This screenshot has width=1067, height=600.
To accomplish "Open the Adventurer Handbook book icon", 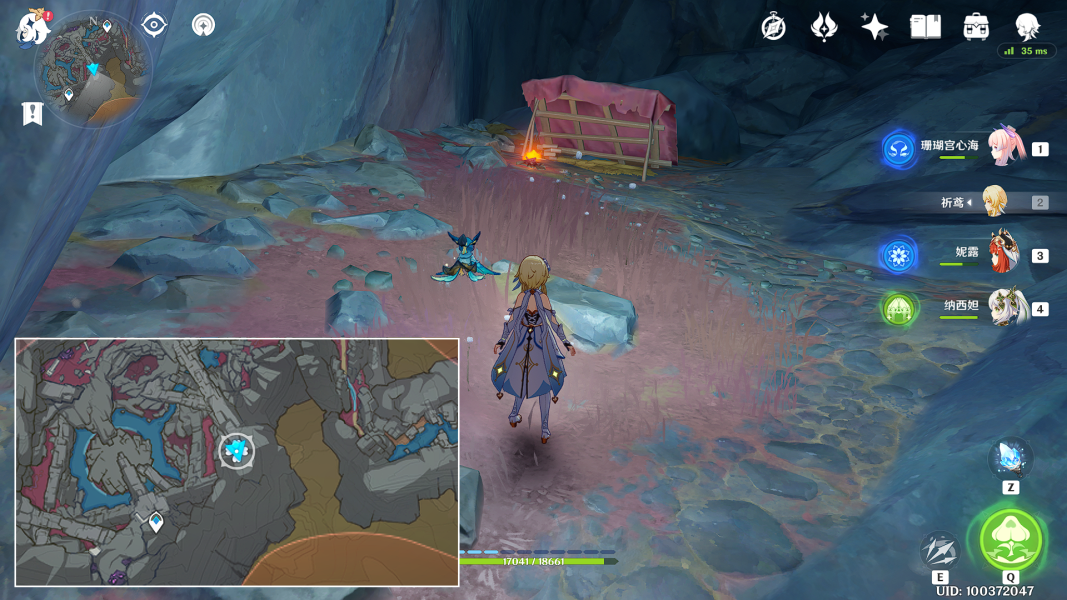I will coord(925,27).
